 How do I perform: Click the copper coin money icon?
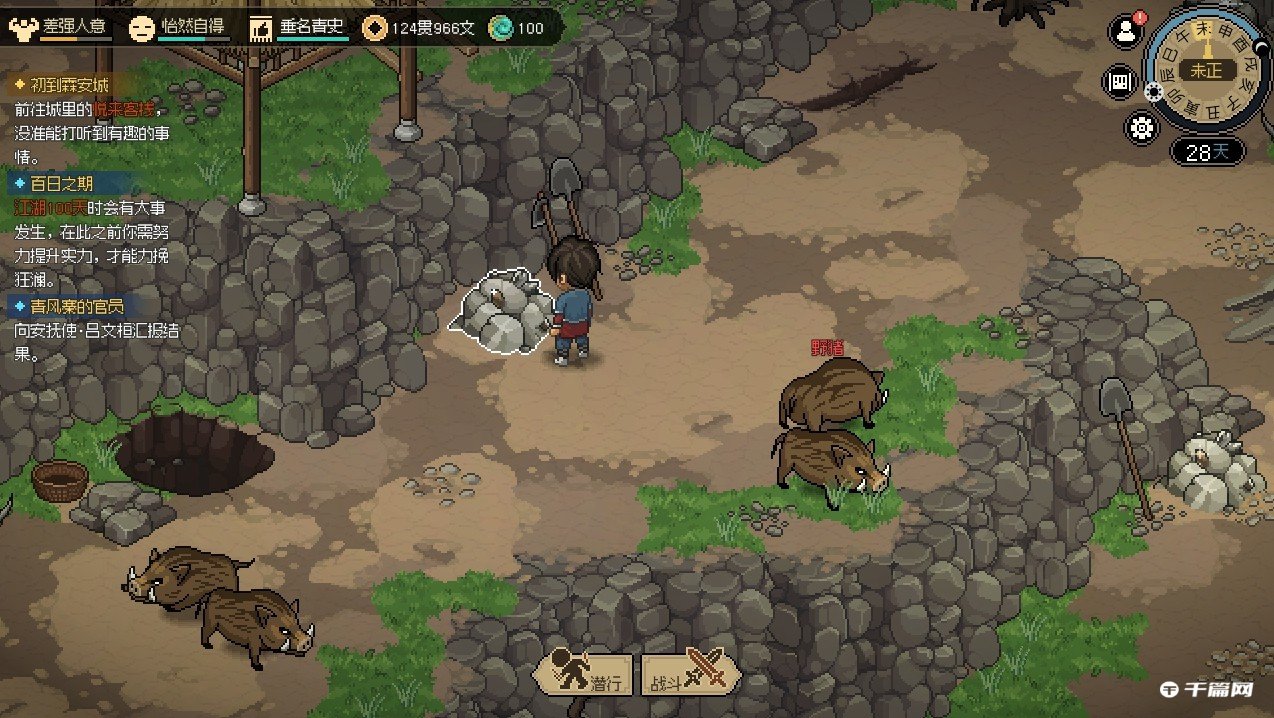coord(374,28)
